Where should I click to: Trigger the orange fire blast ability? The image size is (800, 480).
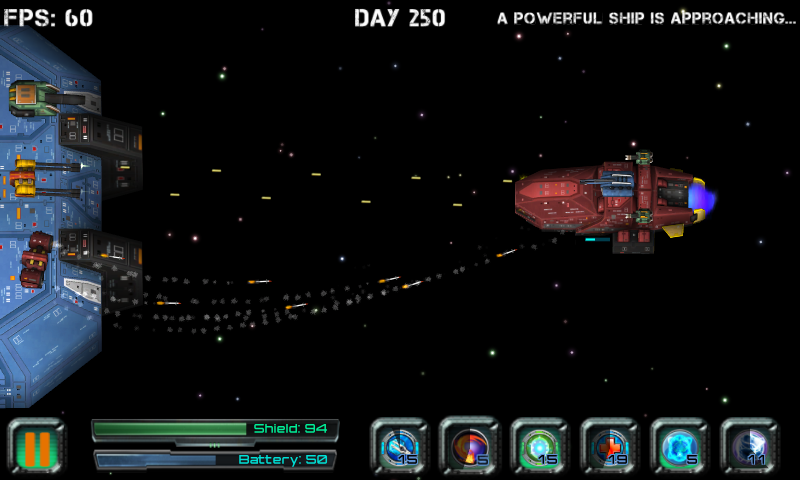click(469, 446)
